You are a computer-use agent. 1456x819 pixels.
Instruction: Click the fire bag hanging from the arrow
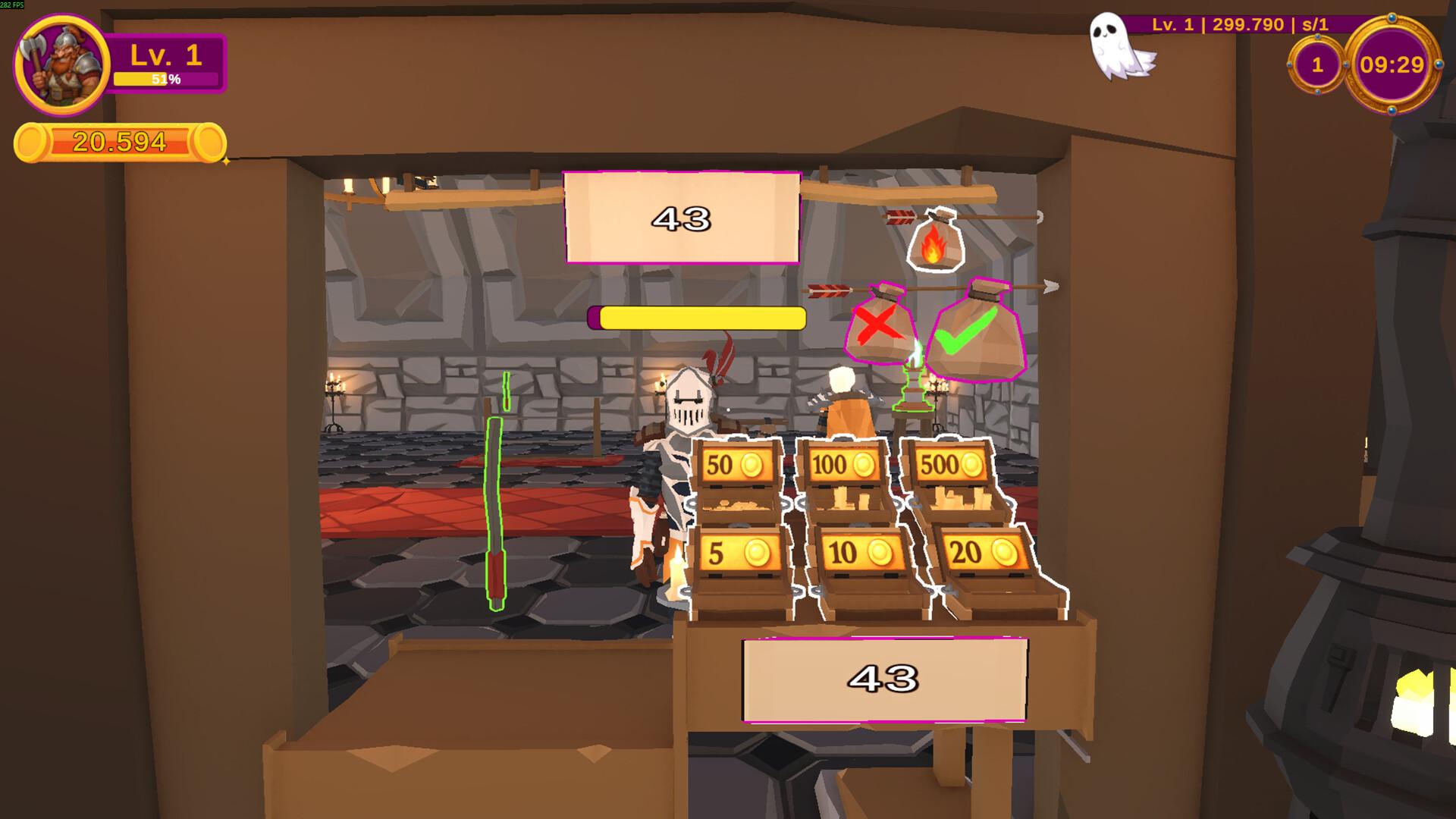point(935,241)
